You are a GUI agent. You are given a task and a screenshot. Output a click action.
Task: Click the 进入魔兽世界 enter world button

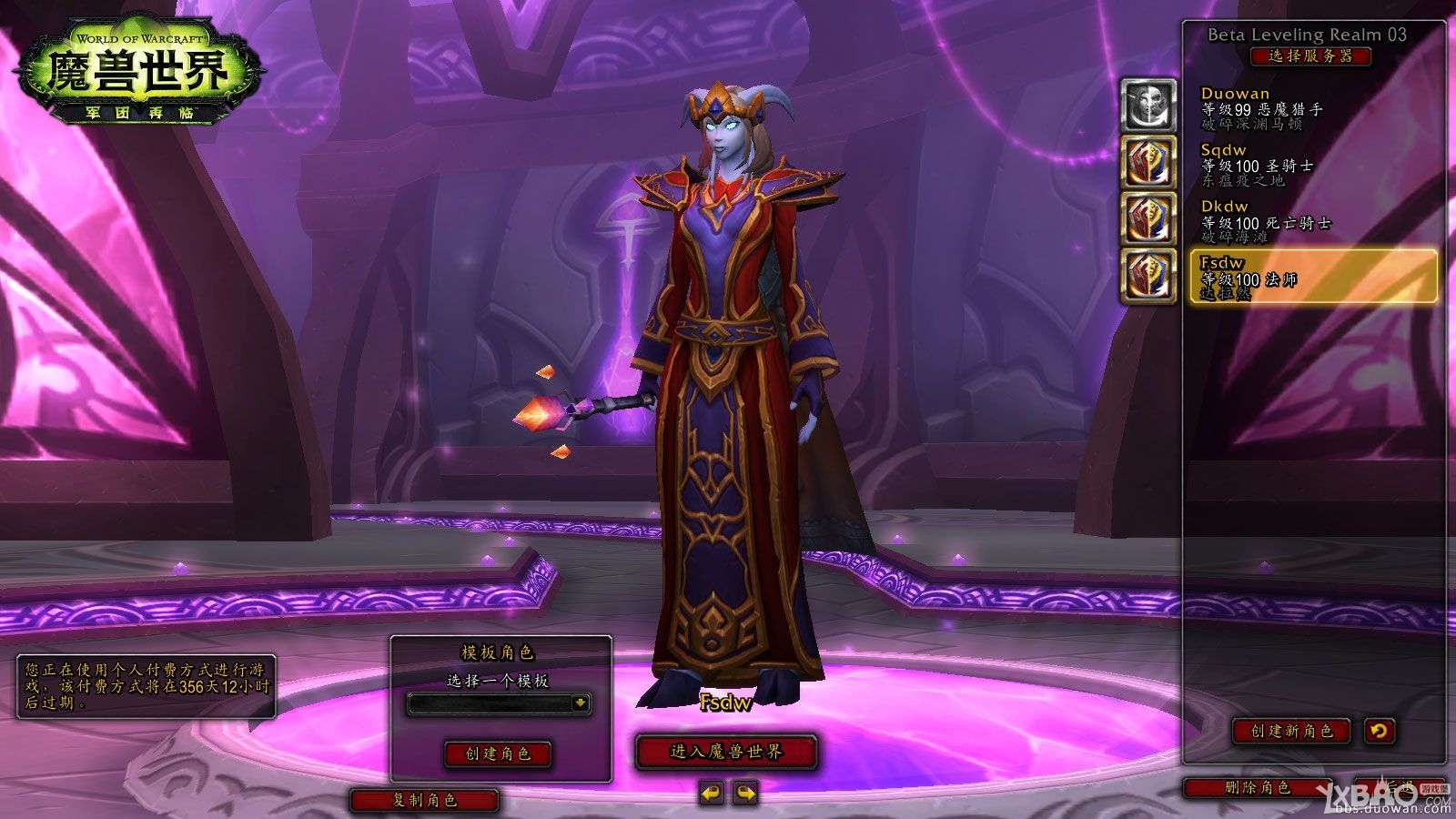click(x=726, y=752)
